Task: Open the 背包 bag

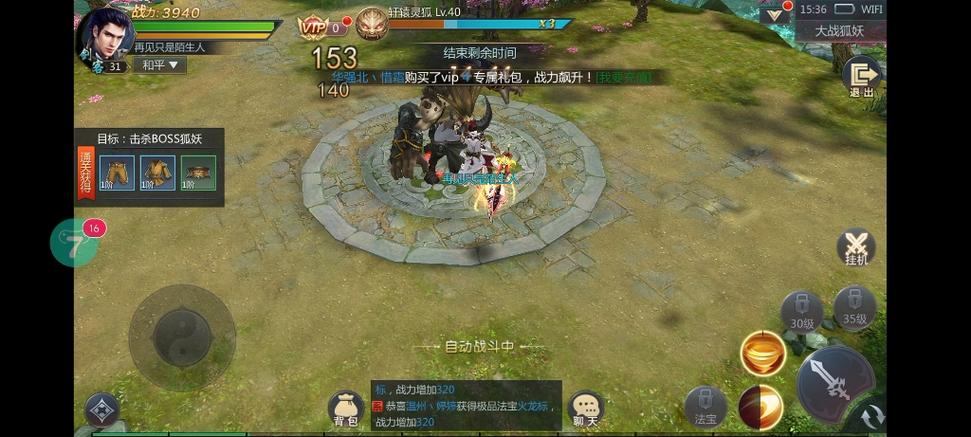Action: click(x=346, y=409)
